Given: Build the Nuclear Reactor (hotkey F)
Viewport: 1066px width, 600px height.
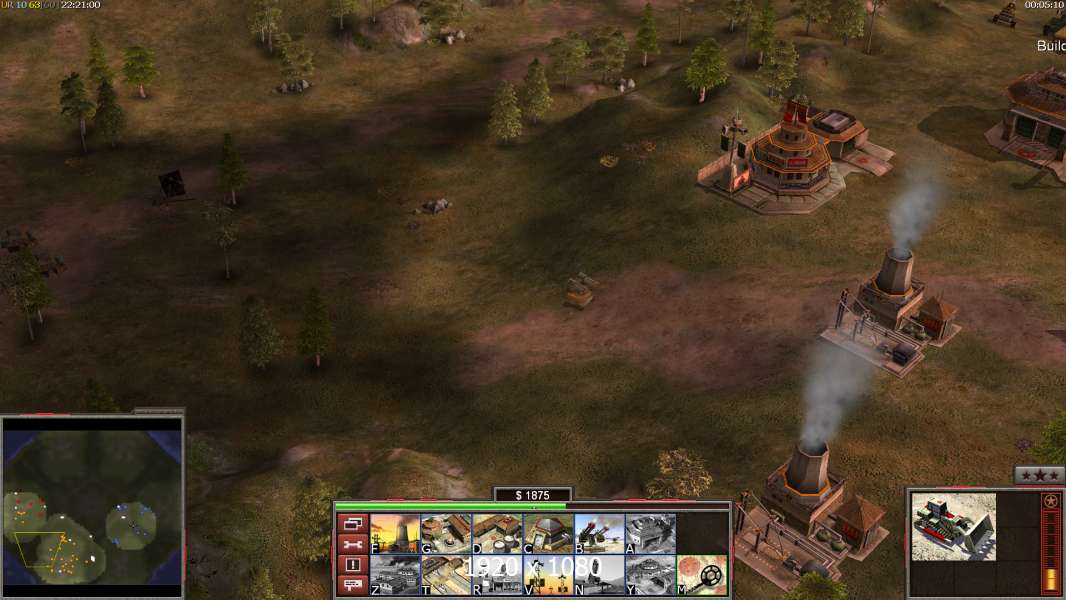Looking at the screenshot, I should [395, 533].
